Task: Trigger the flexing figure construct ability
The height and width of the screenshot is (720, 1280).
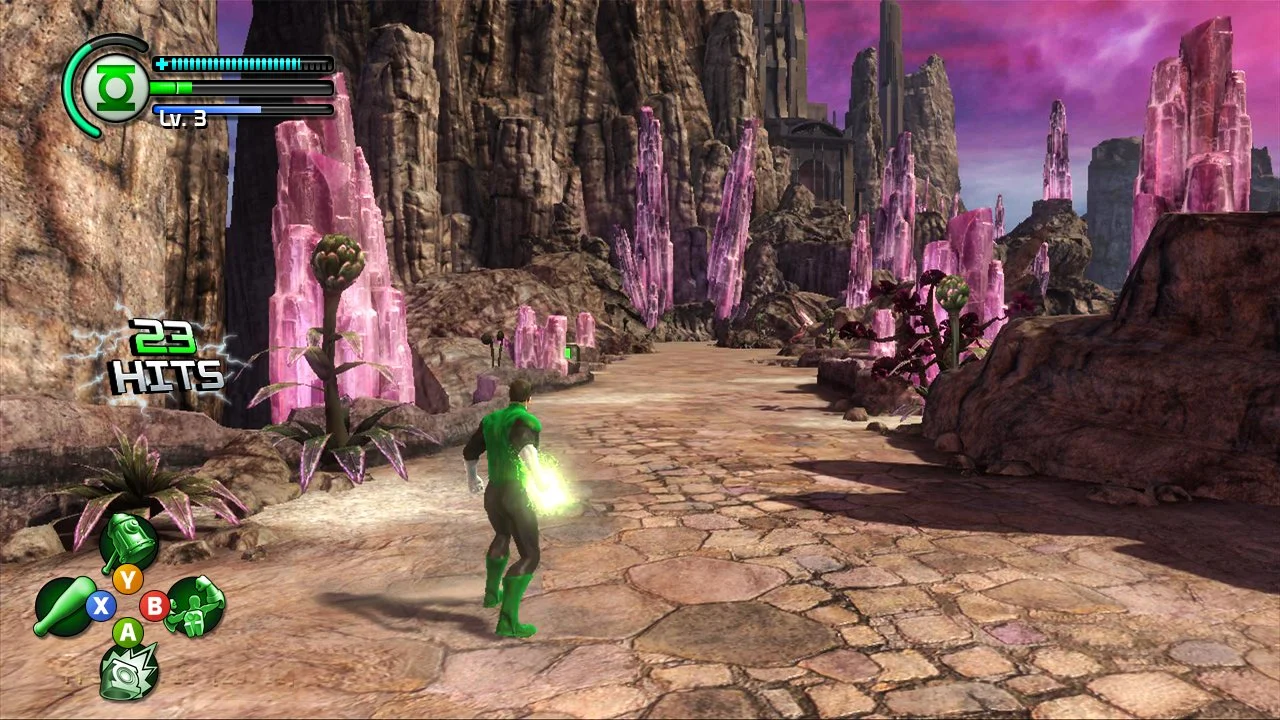Action: point(196,605)
